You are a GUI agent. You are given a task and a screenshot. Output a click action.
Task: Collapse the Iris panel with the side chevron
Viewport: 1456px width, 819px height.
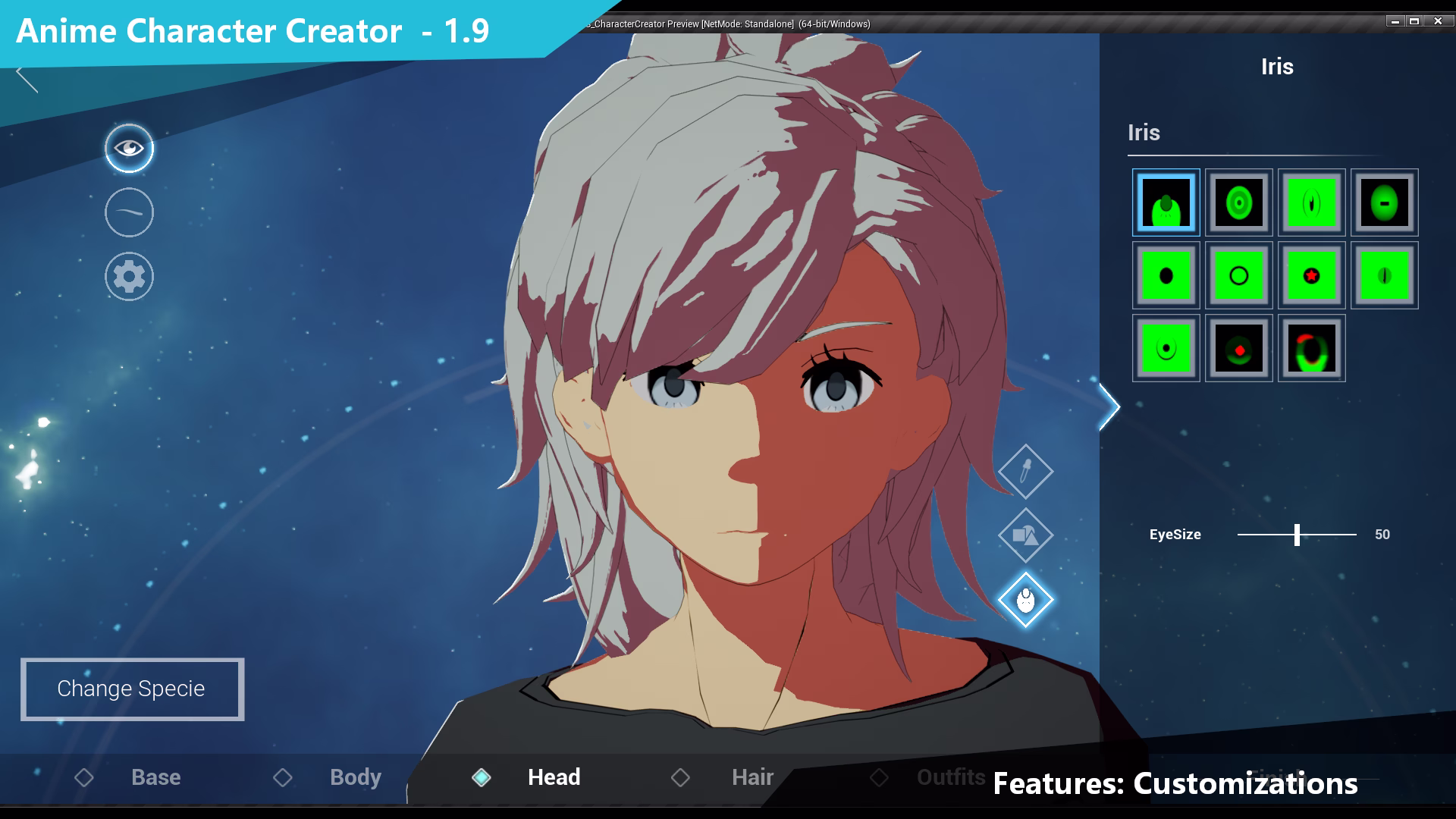click(1109, 407)
